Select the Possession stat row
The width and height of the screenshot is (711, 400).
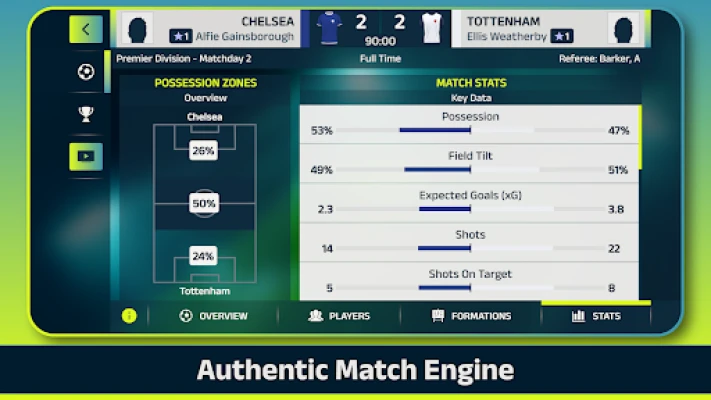tap(469, 124)
